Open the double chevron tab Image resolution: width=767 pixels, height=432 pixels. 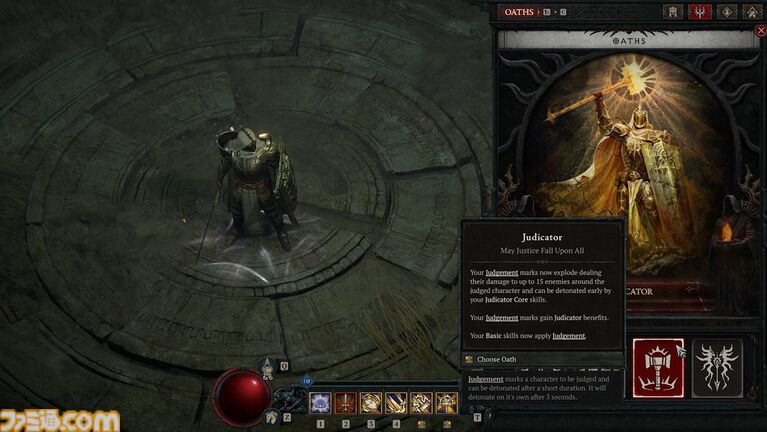(x=751, y=12)
